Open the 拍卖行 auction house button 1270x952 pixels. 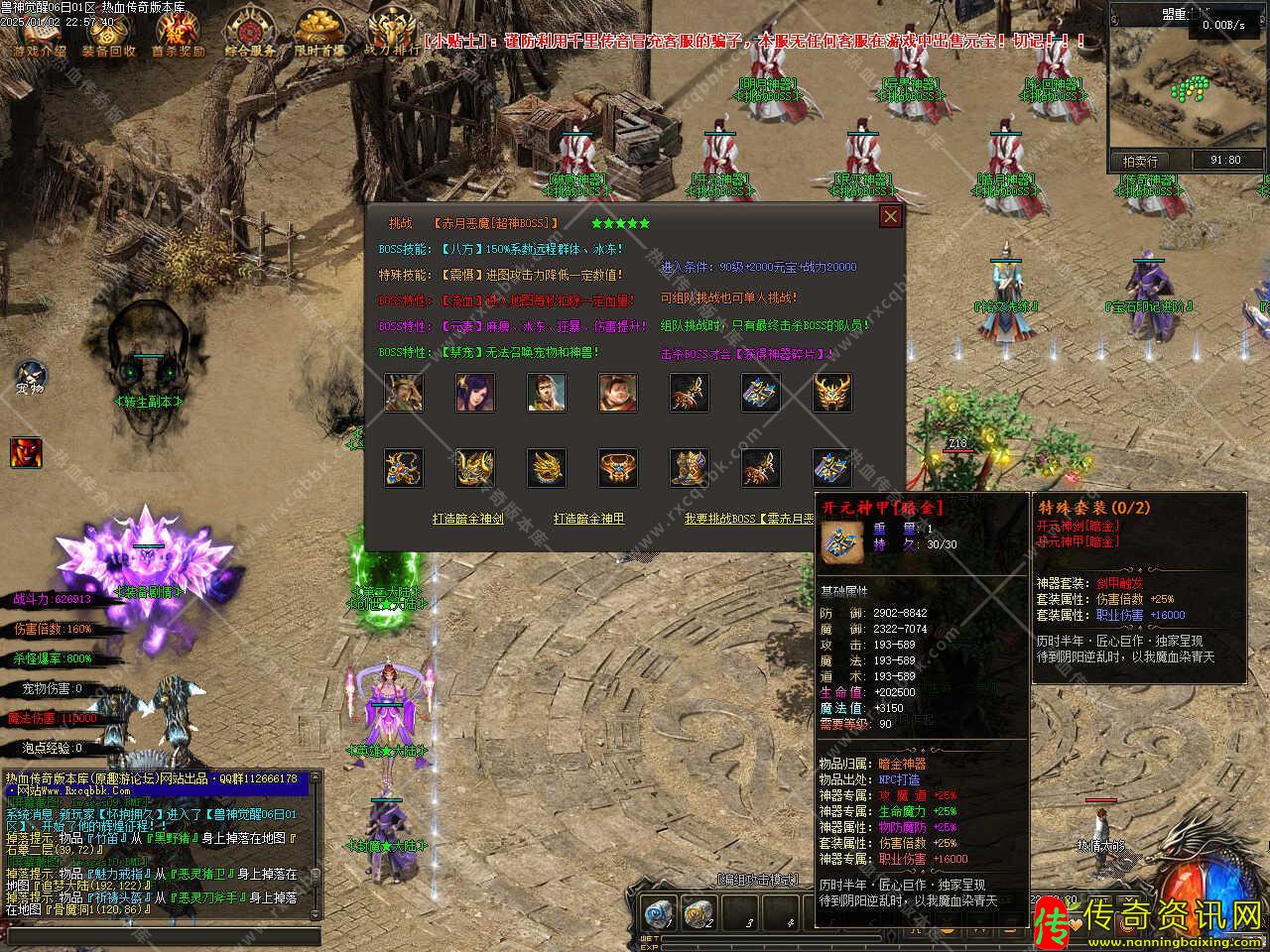(1140, 161)
